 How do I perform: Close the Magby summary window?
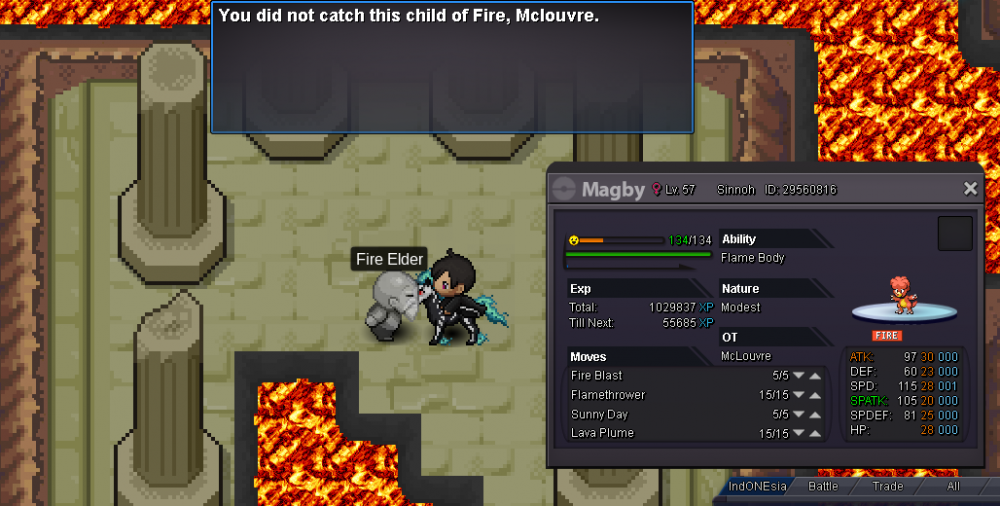(970, 189)
